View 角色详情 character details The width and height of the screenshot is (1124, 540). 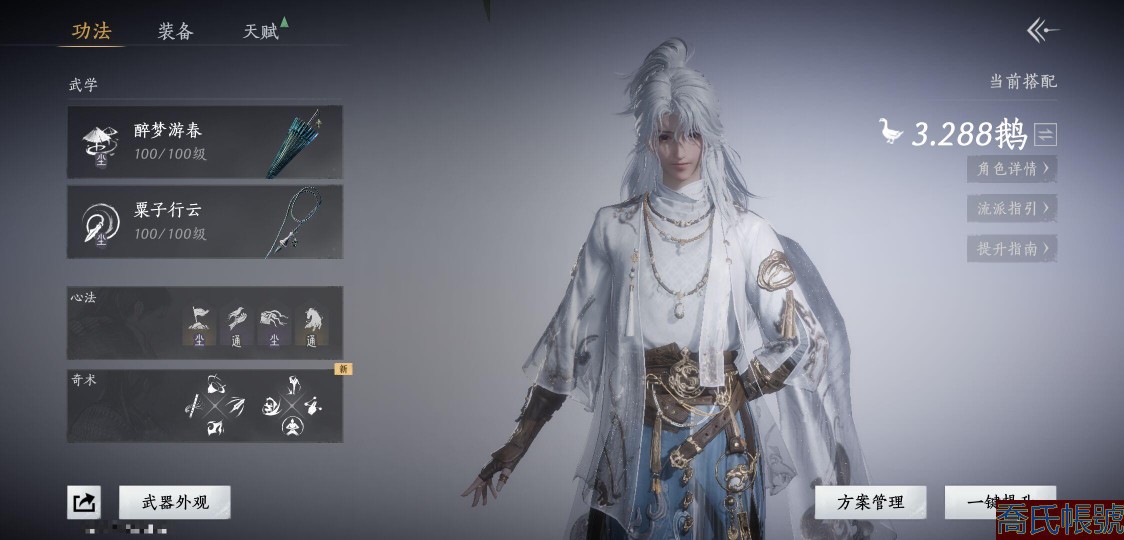(1012, 169)
